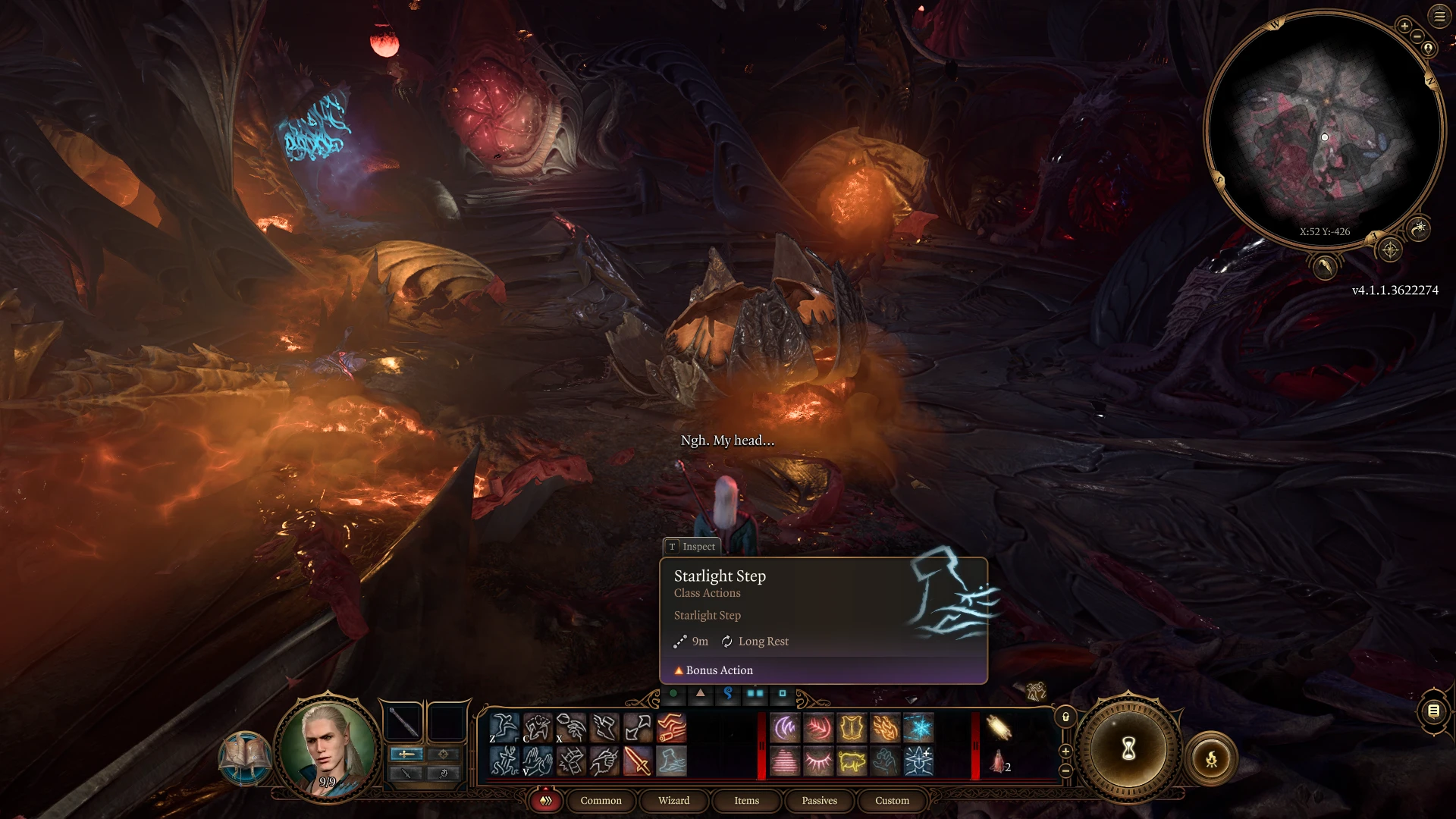
Task: Open the combat log button
Action: (1433, 711)
